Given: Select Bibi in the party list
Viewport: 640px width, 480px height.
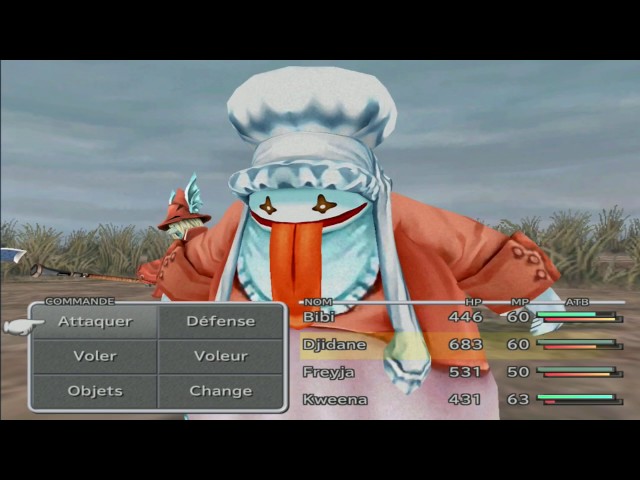Looking at the screenshot, I should click(322, 317).
